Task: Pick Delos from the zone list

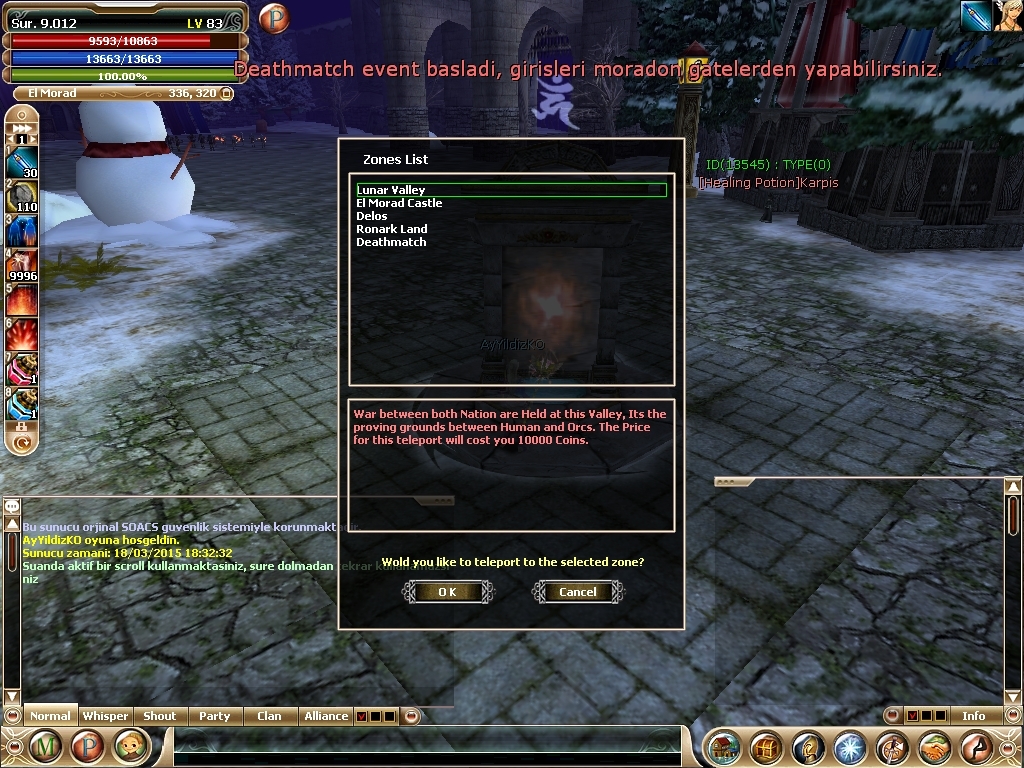Action: [x=372, y=216]
